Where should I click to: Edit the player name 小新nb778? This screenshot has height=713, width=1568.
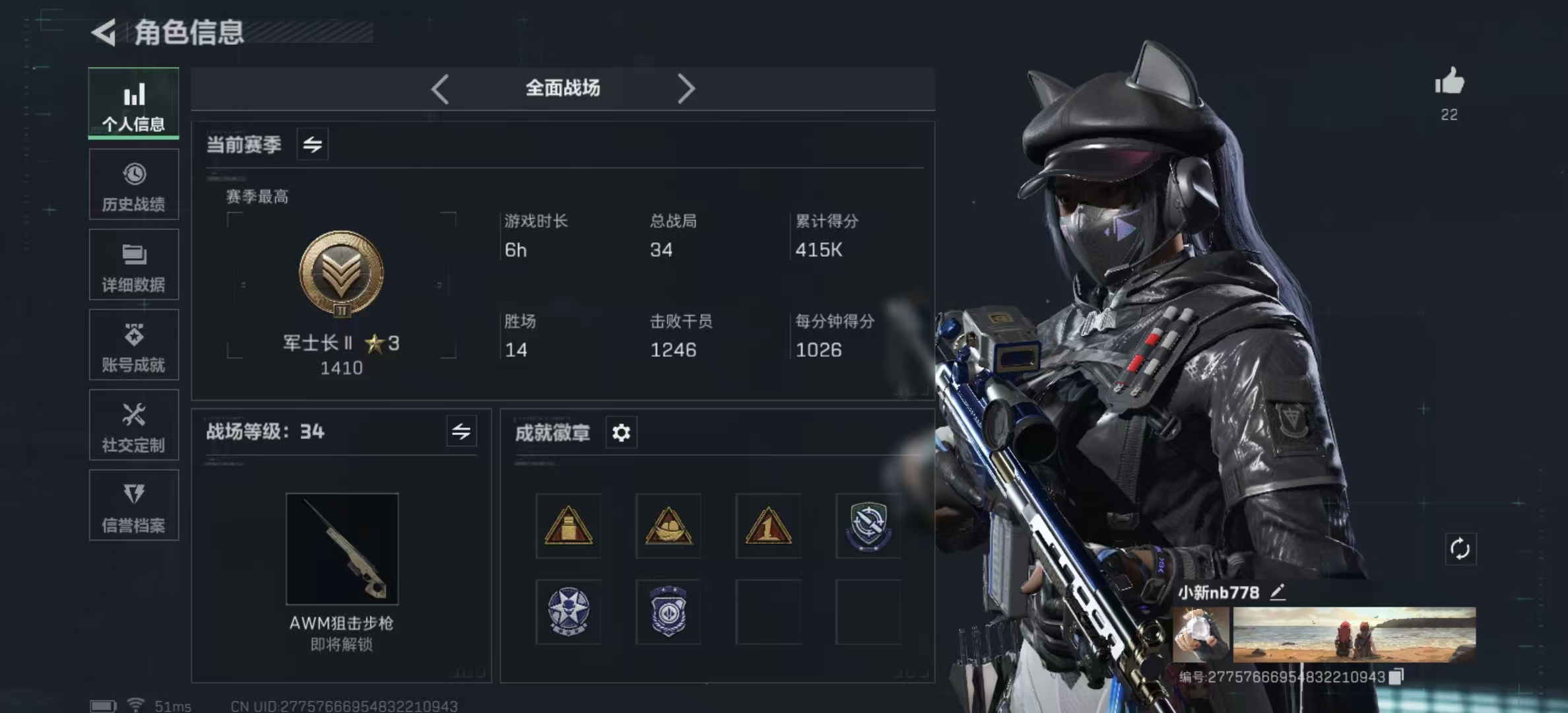pos(1278,592)
